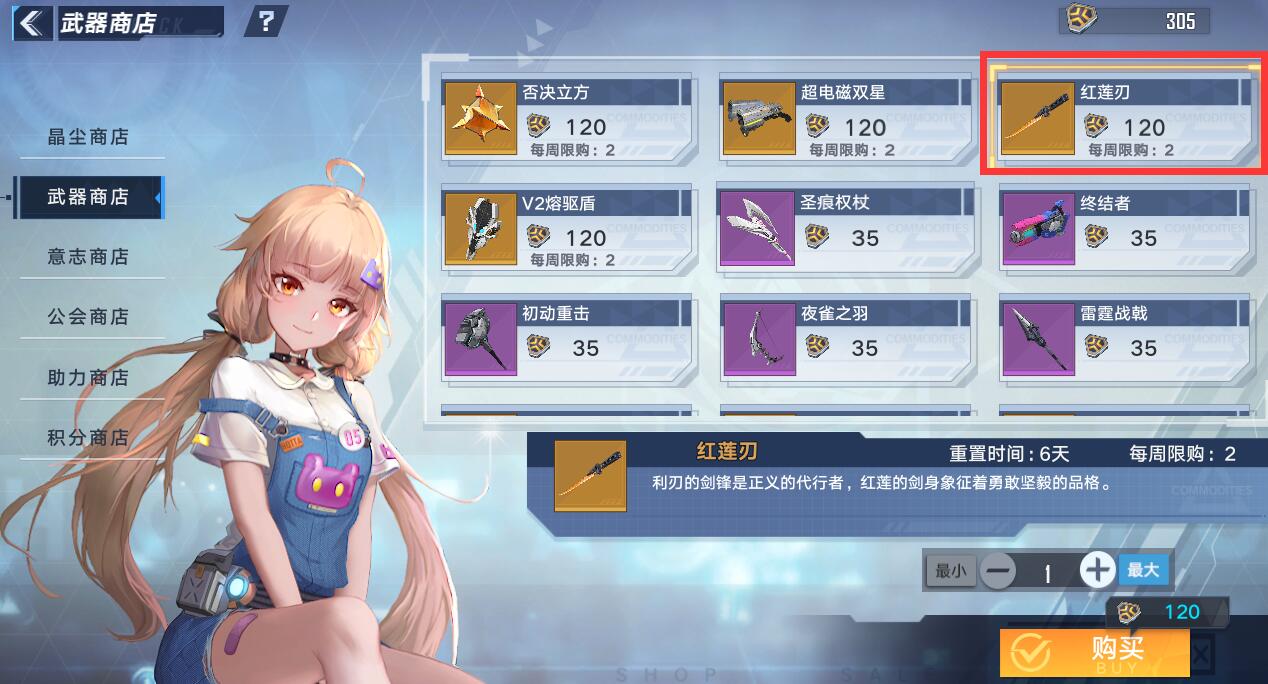Choose the 终结者 weapon item
The image size is (1268, 684).
click(x=1125, y=229)
